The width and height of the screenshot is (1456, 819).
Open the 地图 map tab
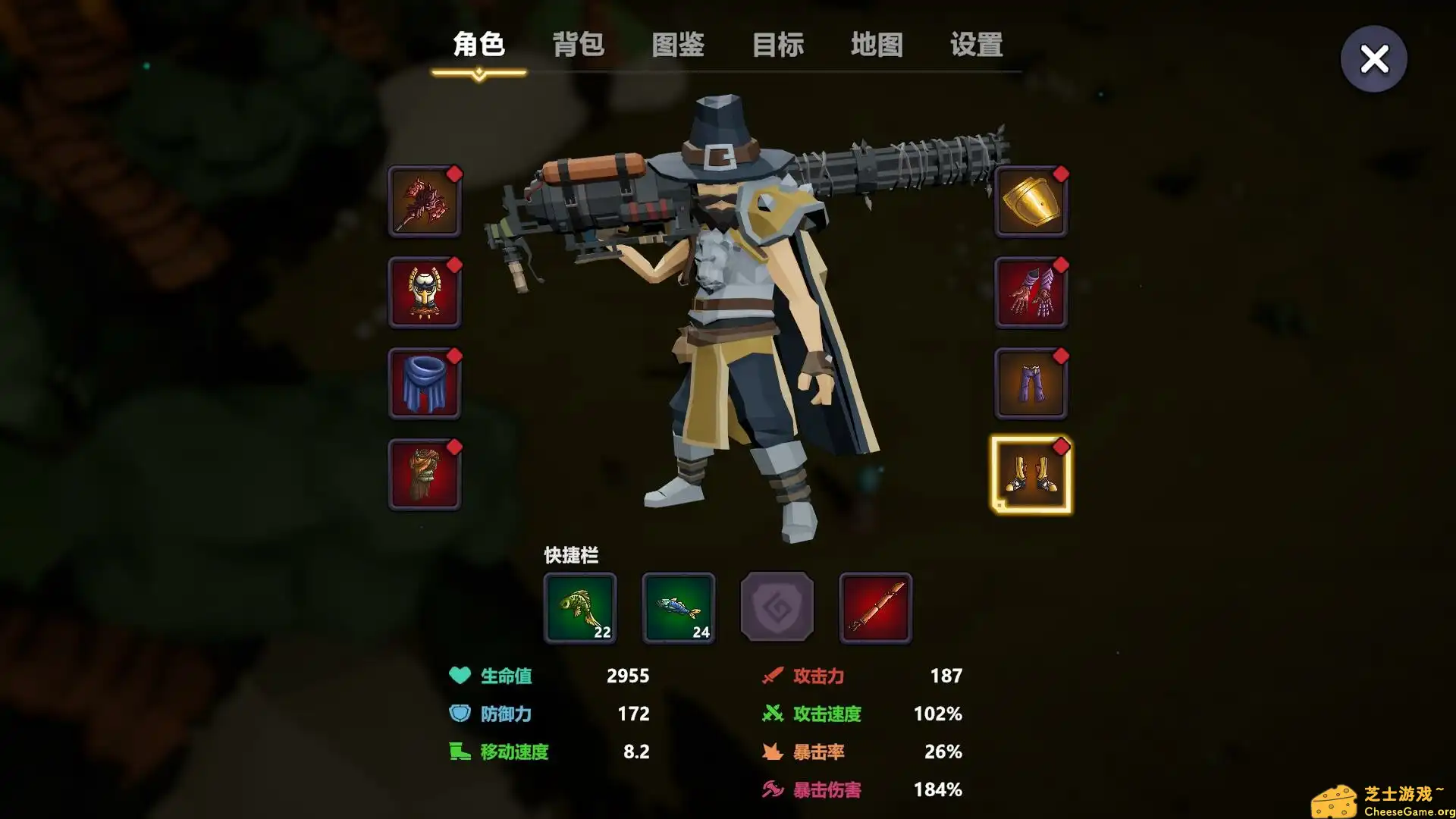click(x=877, y=45)
